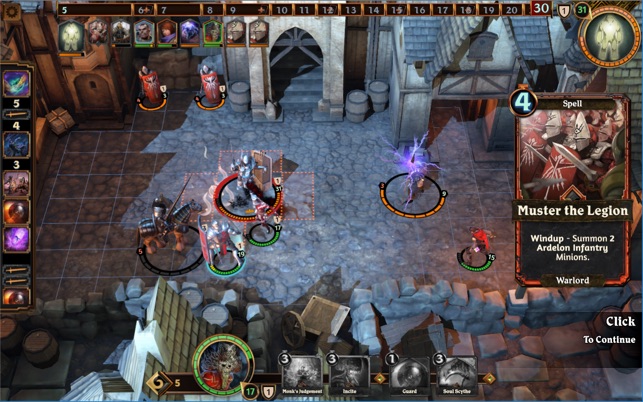Select the purple crystal card in left sidebar
Viewport: 643px width, 402px height.
pos(16,239)
